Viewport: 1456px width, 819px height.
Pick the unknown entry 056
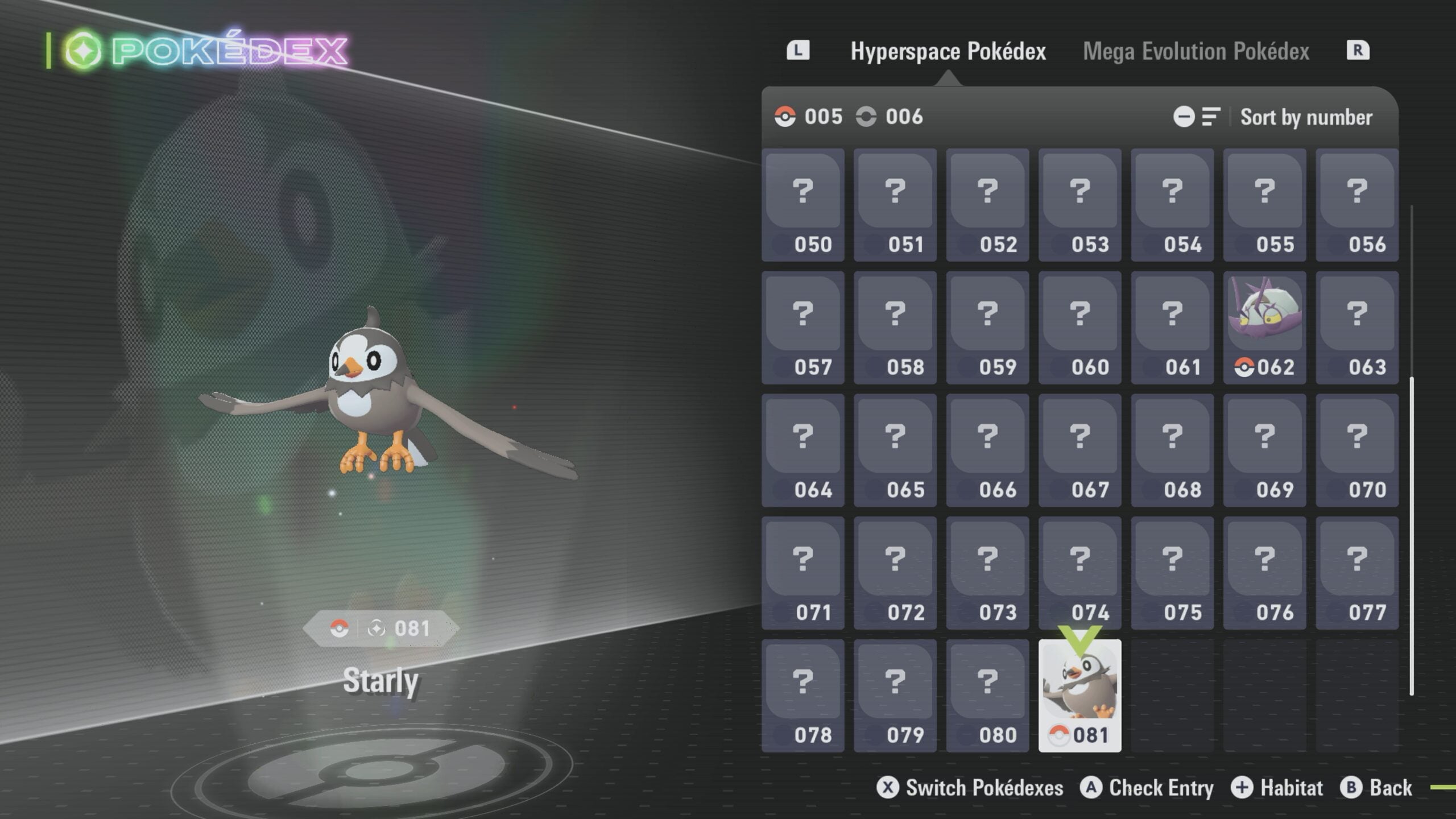1356,205
